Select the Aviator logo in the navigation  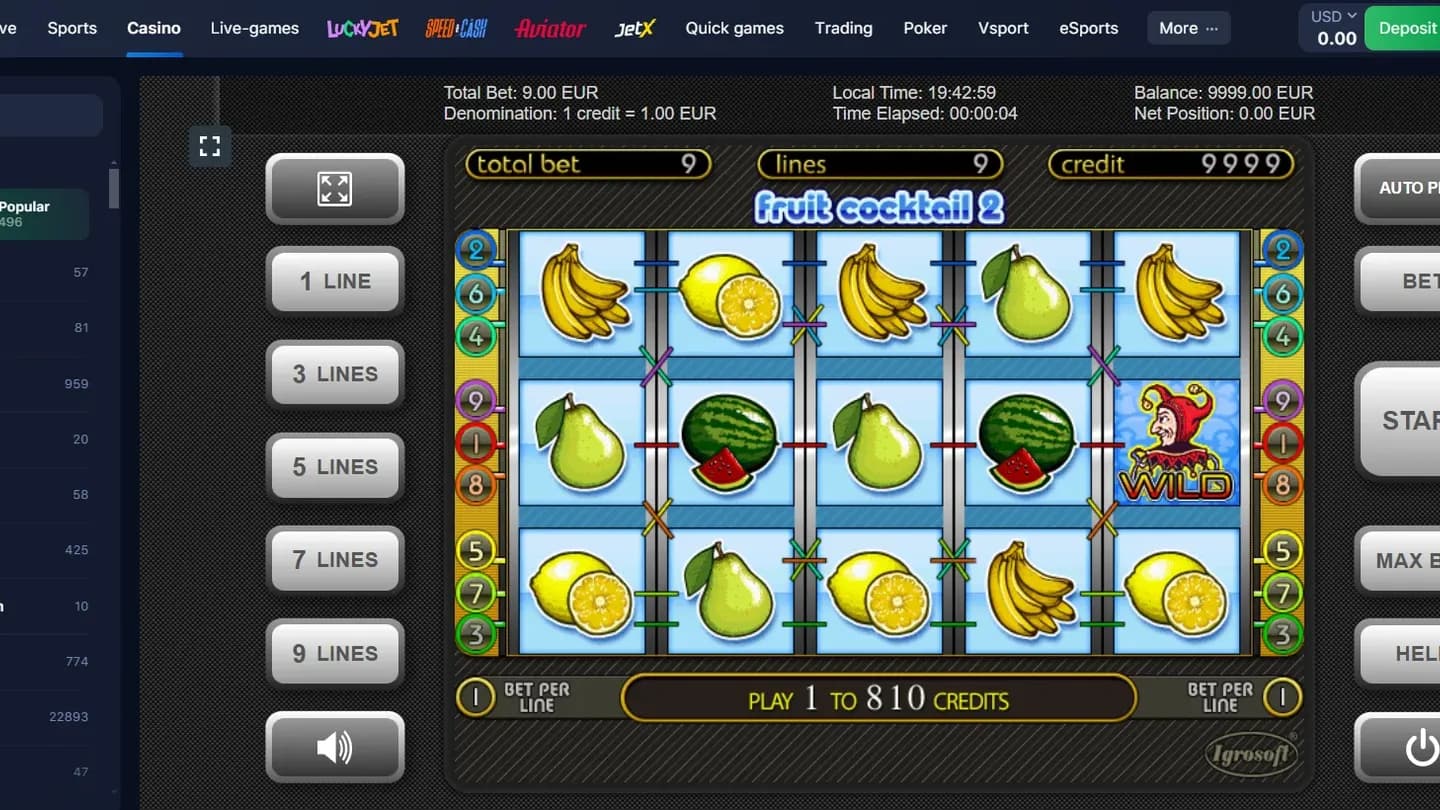550,28
